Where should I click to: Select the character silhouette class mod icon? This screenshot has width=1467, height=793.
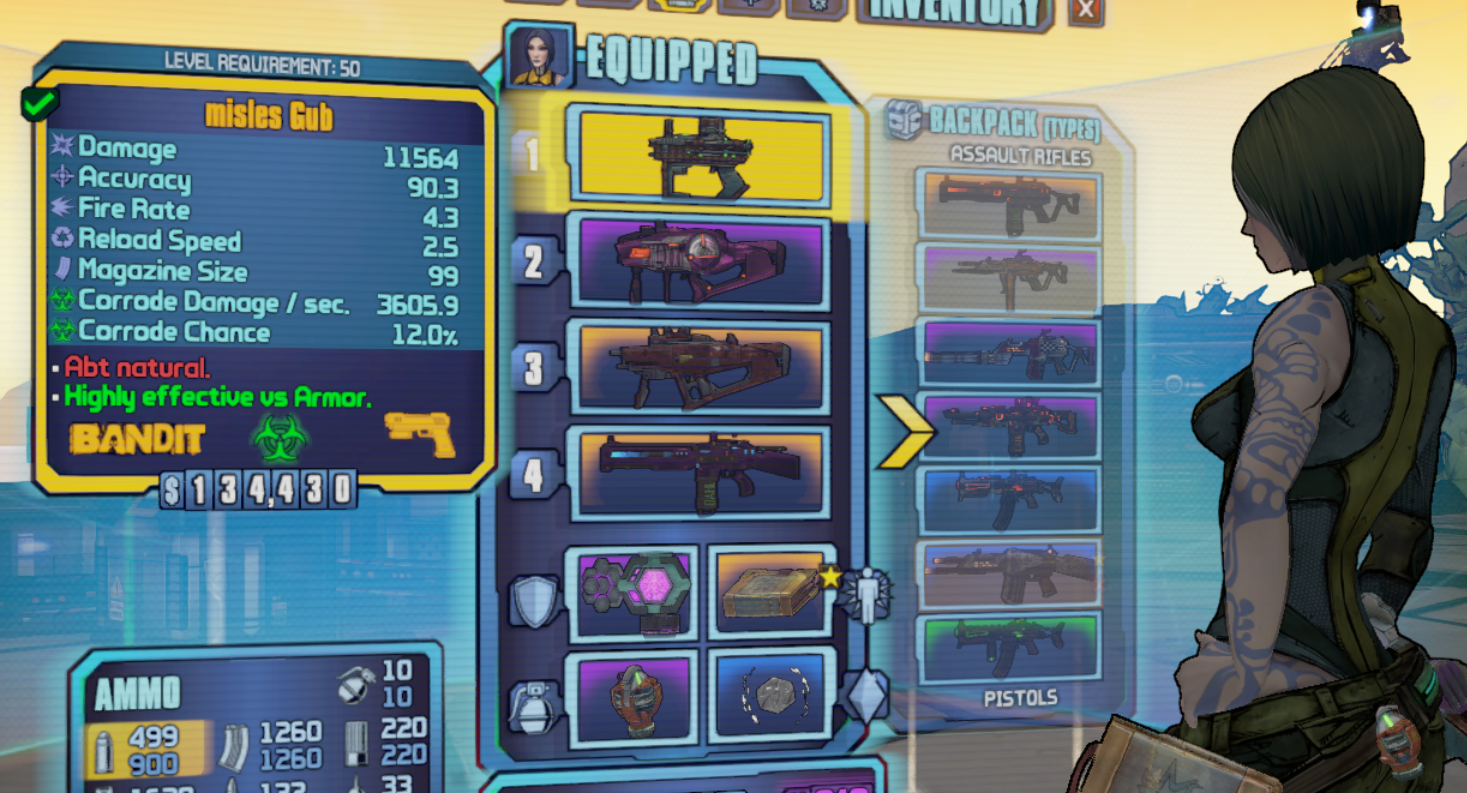point(867,595)
